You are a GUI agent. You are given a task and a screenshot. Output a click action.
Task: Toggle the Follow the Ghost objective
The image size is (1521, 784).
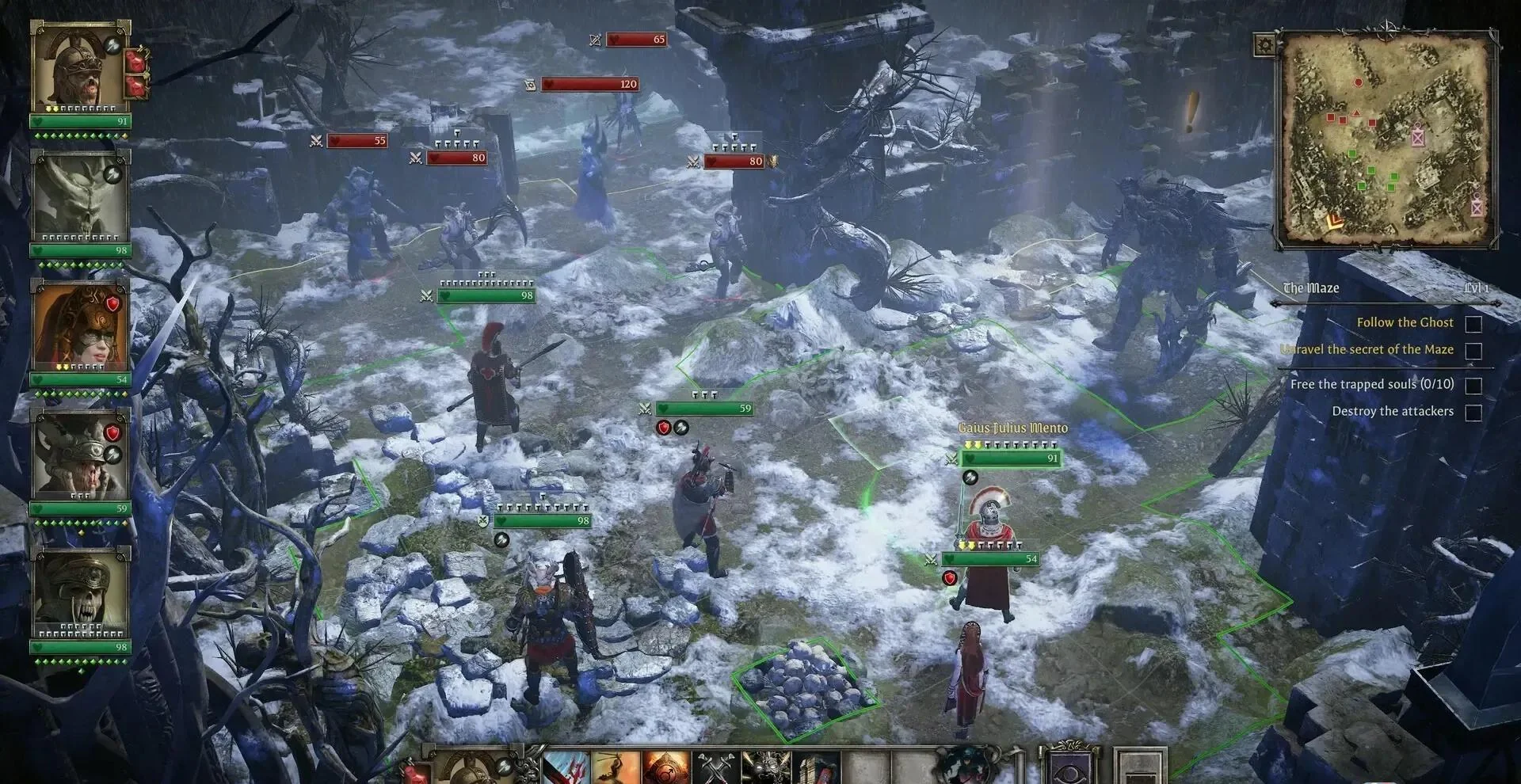coord(1473,323)
